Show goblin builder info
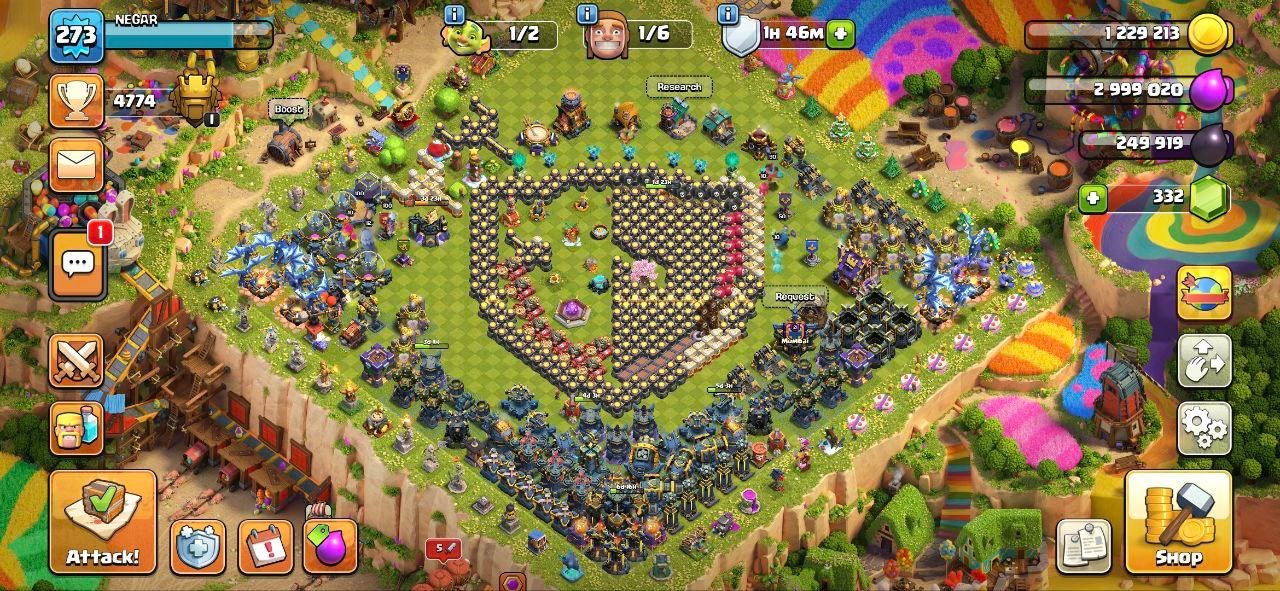 455,14
